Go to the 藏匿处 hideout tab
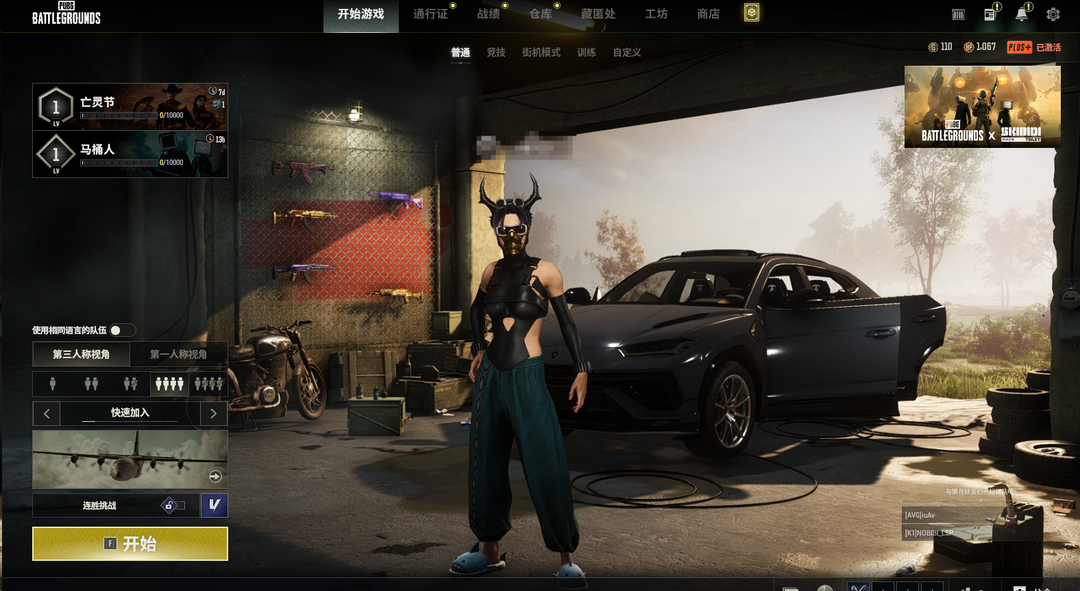The image size is (1080, 591). 598,14
